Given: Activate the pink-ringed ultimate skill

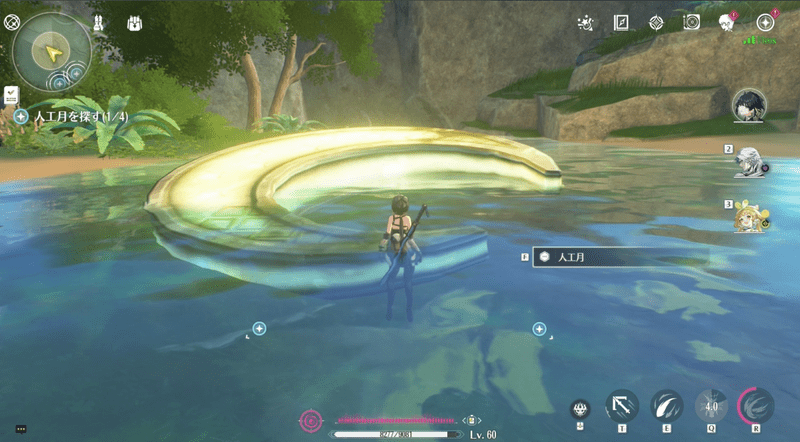Looking at the screenshot, I should tap(756, 405).
